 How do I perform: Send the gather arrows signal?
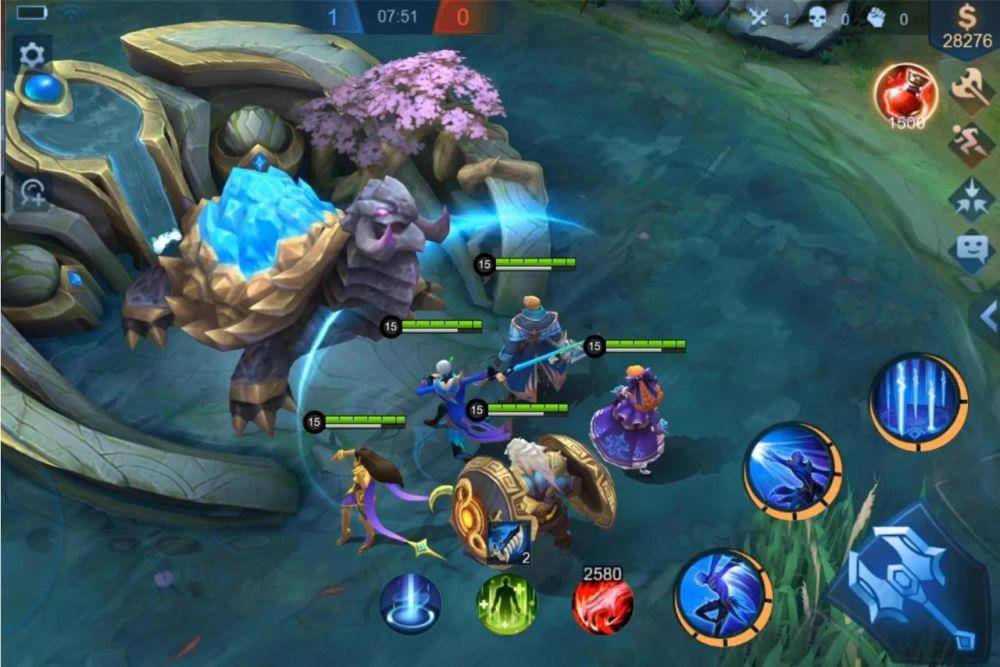tap(971, 197)
